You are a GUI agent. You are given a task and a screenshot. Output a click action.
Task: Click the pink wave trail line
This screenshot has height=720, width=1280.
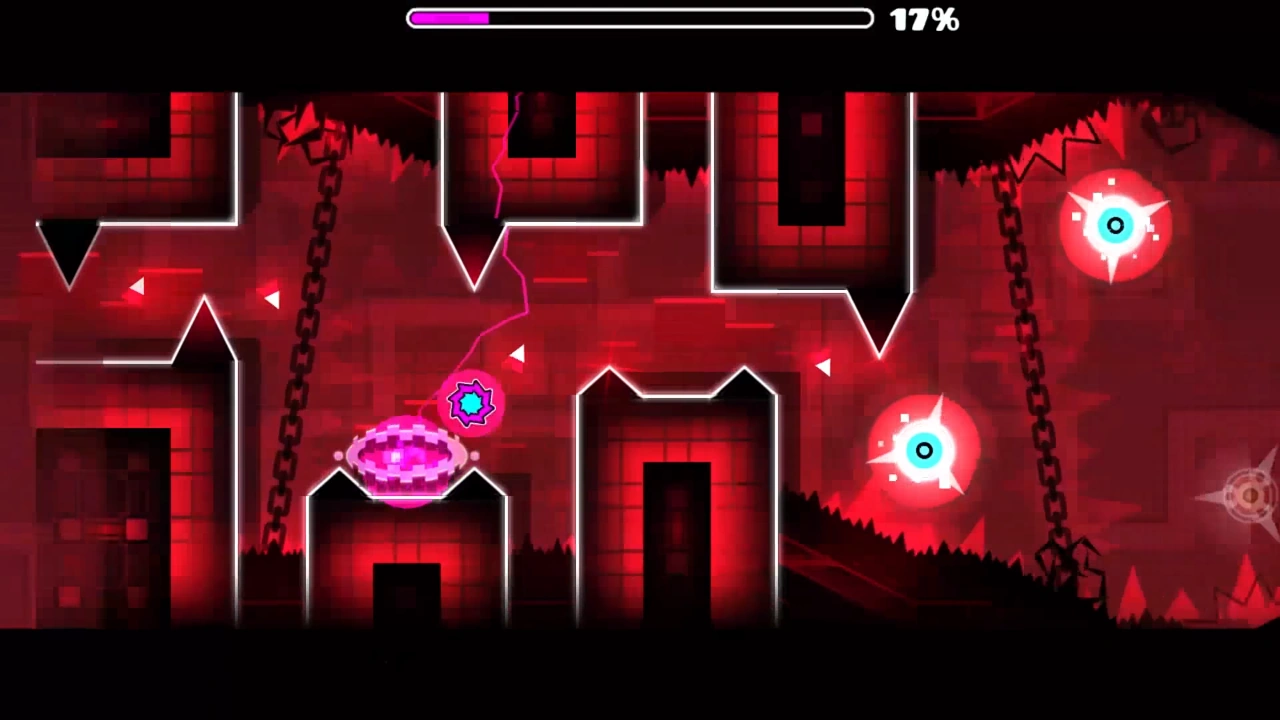(510, 250)
